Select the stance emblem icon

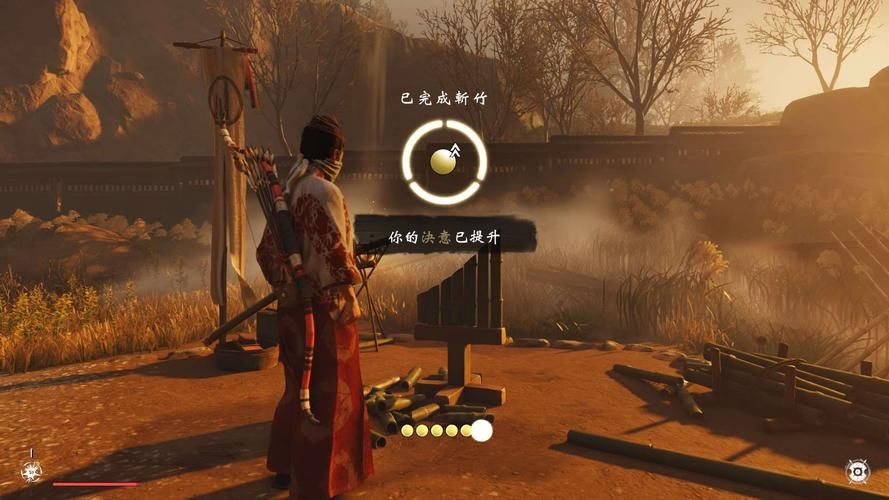click(x=32, y=470)
